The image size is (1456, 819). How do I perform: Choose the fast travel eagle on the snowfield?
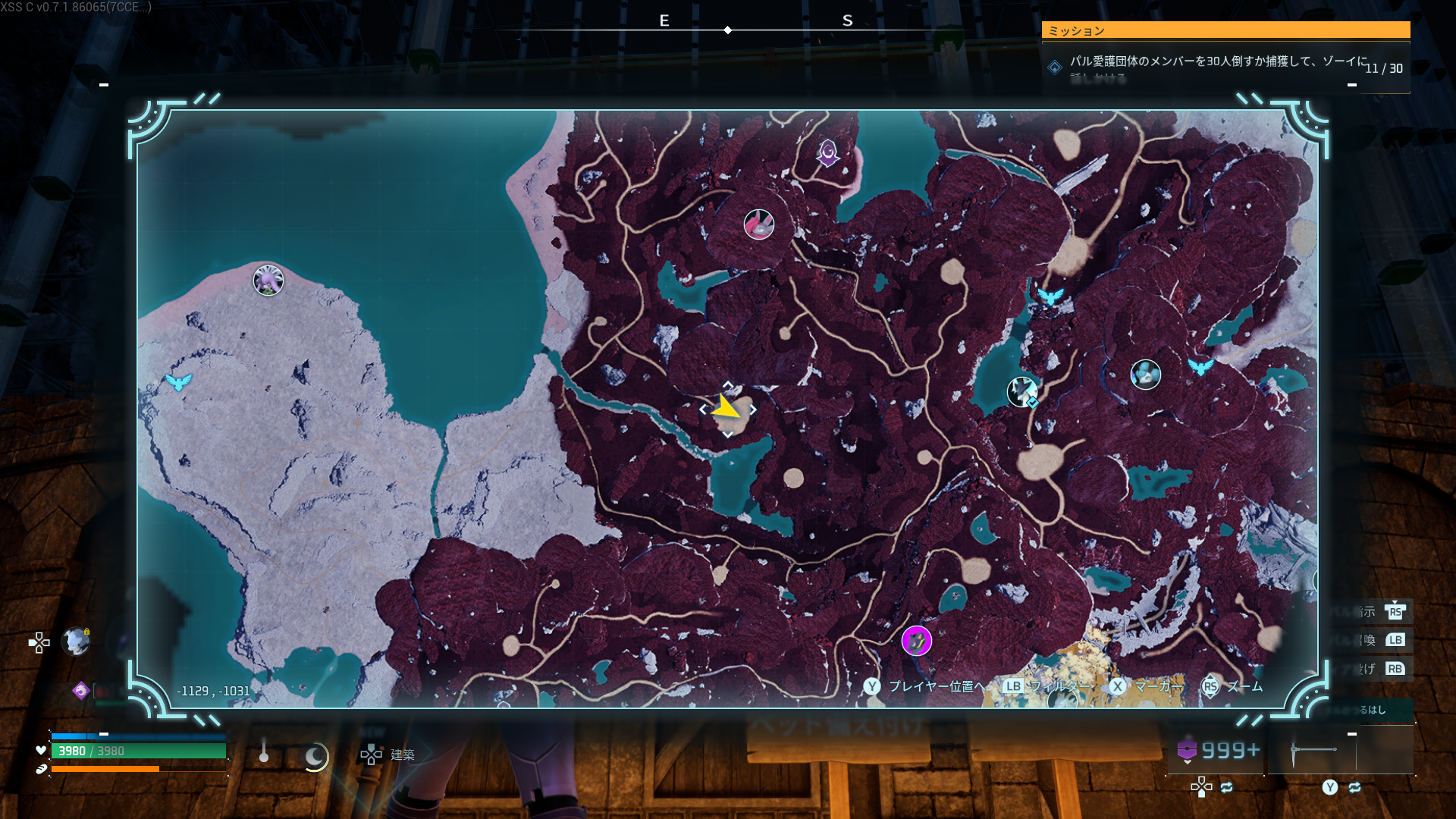click(x=179, y=382)
